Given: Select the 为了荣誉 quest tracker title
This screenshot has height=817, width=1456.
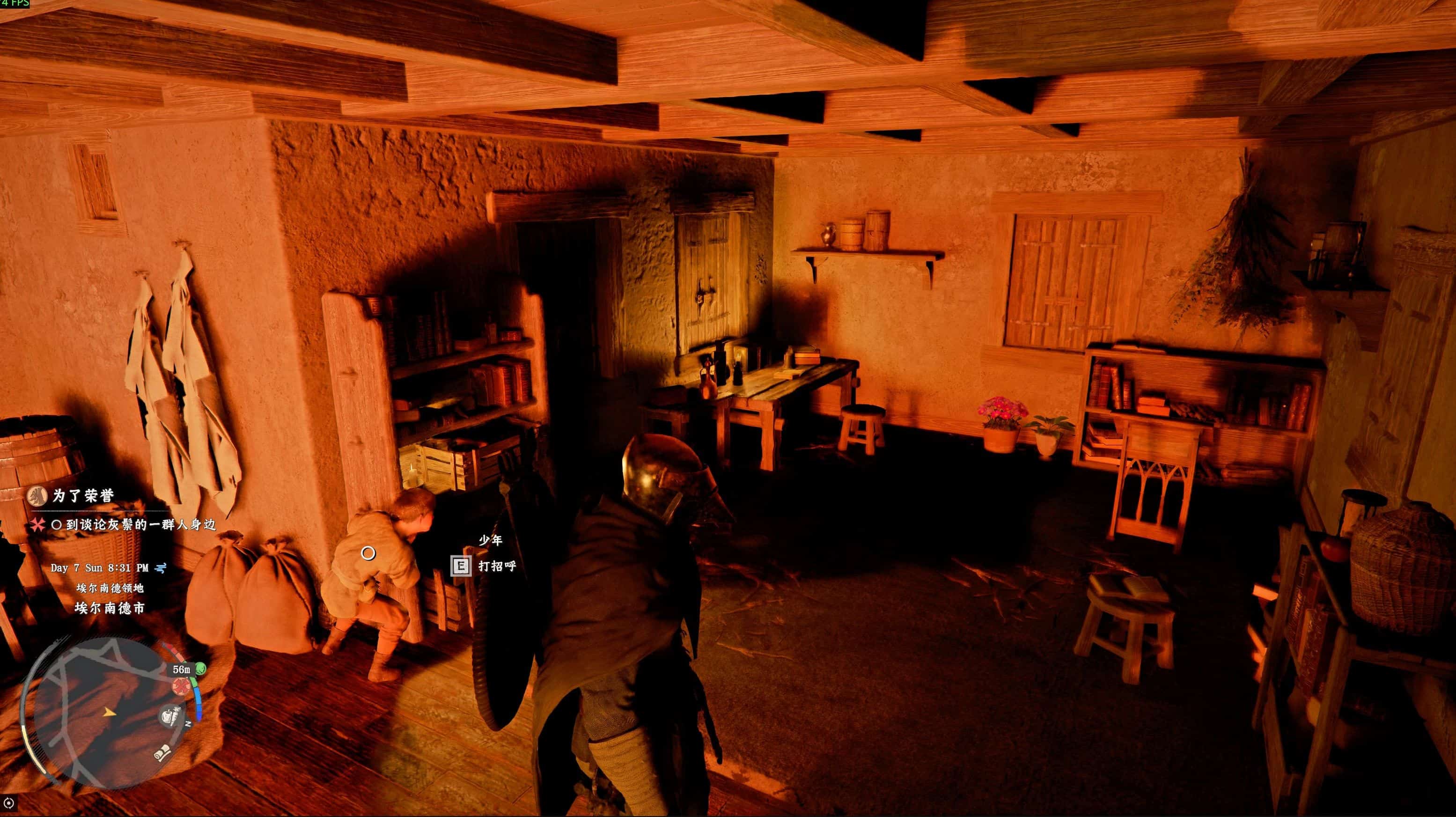Looking at the screenshot, I should tap(83, 496).
